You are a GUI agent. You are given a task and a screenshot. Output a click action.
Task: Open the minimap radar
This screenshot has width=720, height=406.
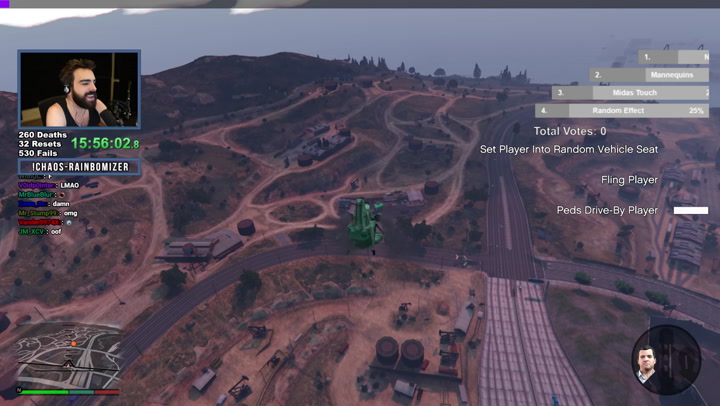67,357
